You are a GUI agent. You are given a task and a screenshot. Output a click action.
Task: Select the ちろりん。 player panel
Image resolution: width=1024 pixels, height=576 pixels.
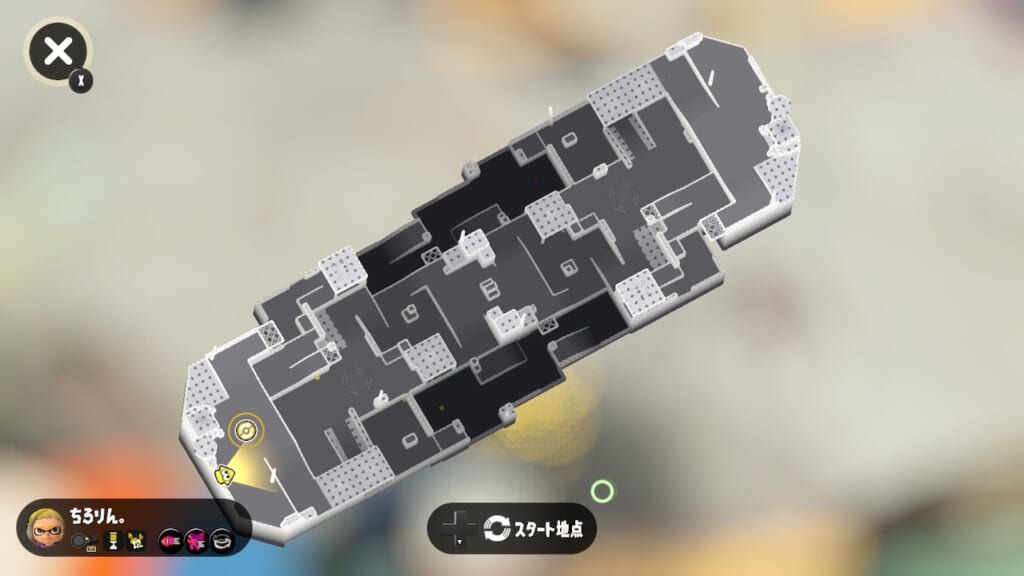click(134, 527)
